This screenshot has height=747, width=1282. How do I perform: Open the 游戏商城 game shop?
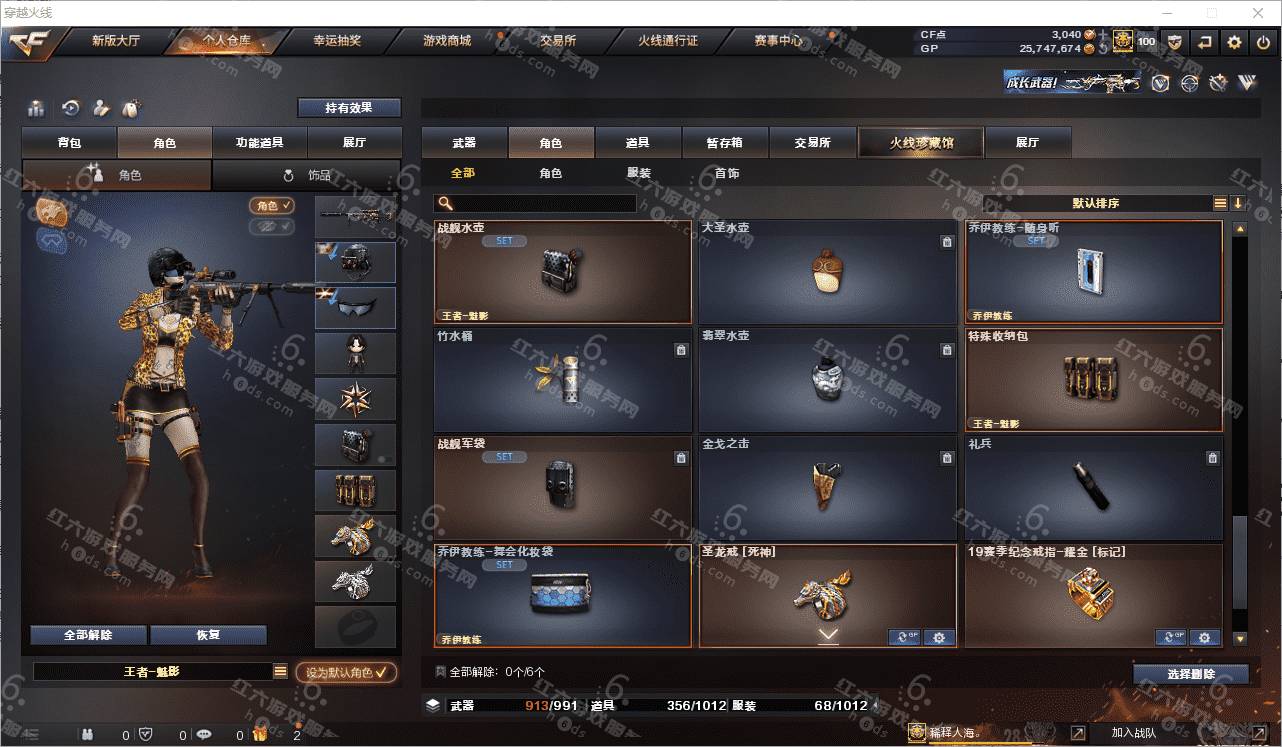pyautogui.click(x=446, y=41)
